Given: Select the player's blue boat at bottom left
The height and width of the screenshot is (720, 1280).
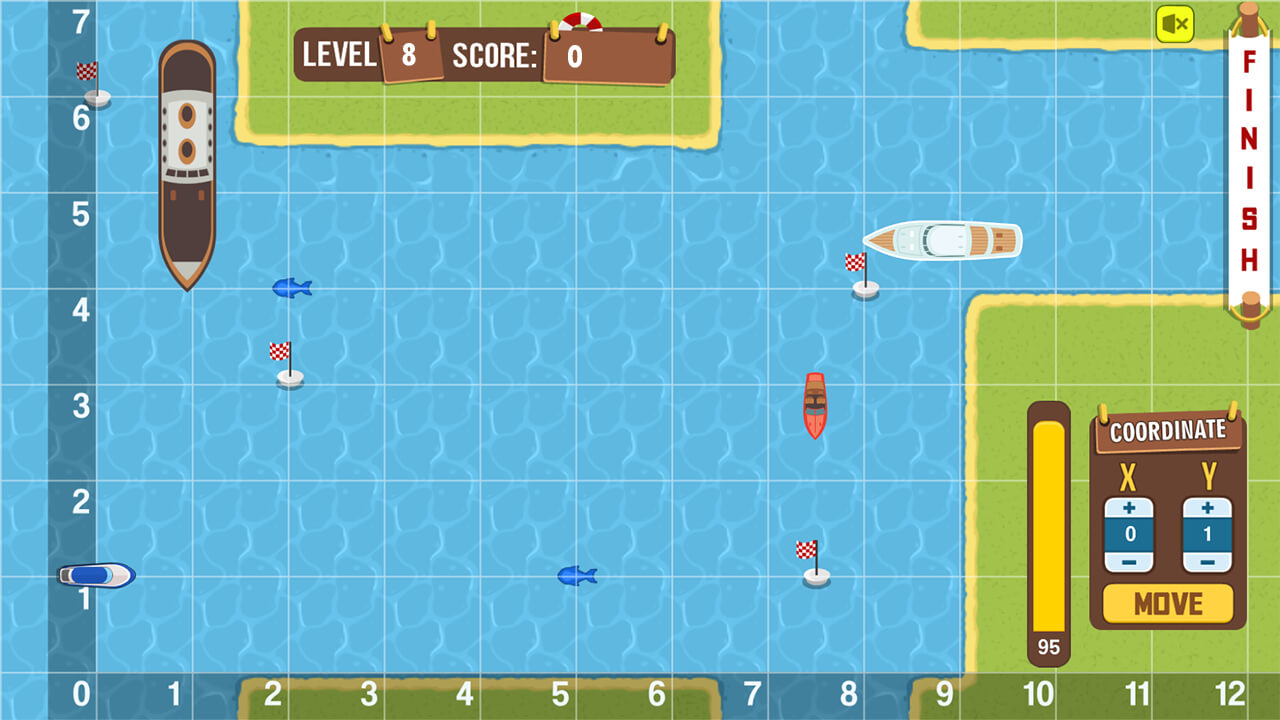Looking at the screenshot, I should pos(95,576).
